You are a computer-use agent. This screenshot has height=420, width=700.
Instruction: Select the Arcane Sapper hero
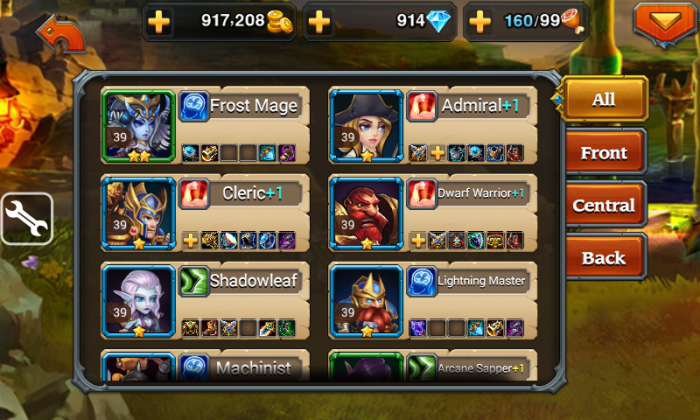tap(432, 366)
